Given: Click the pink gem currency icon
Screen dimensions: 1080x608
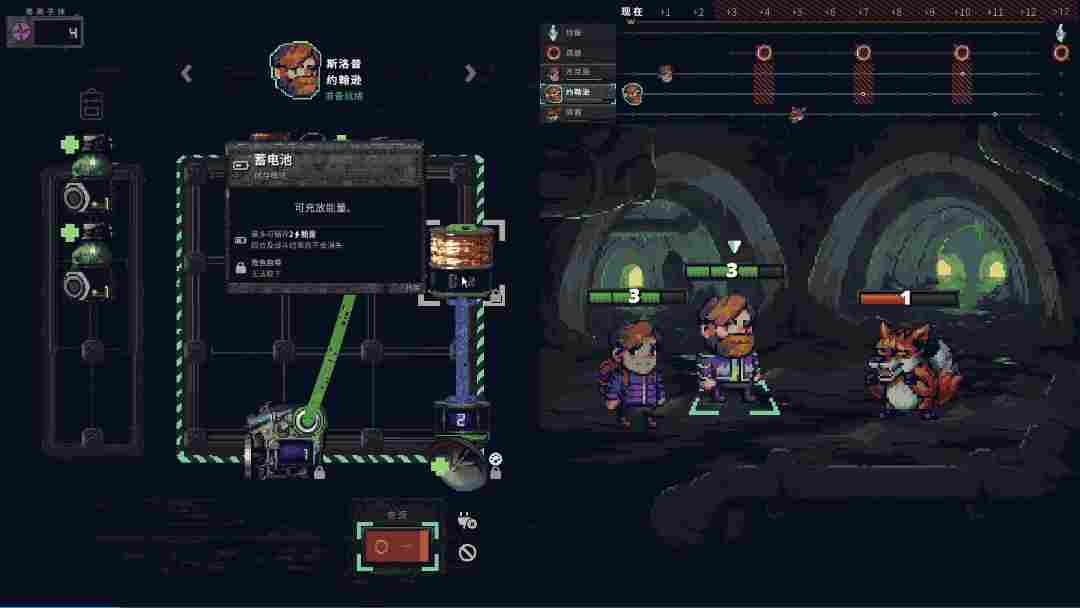Looking at the screenshot, I should coord(20,32).
